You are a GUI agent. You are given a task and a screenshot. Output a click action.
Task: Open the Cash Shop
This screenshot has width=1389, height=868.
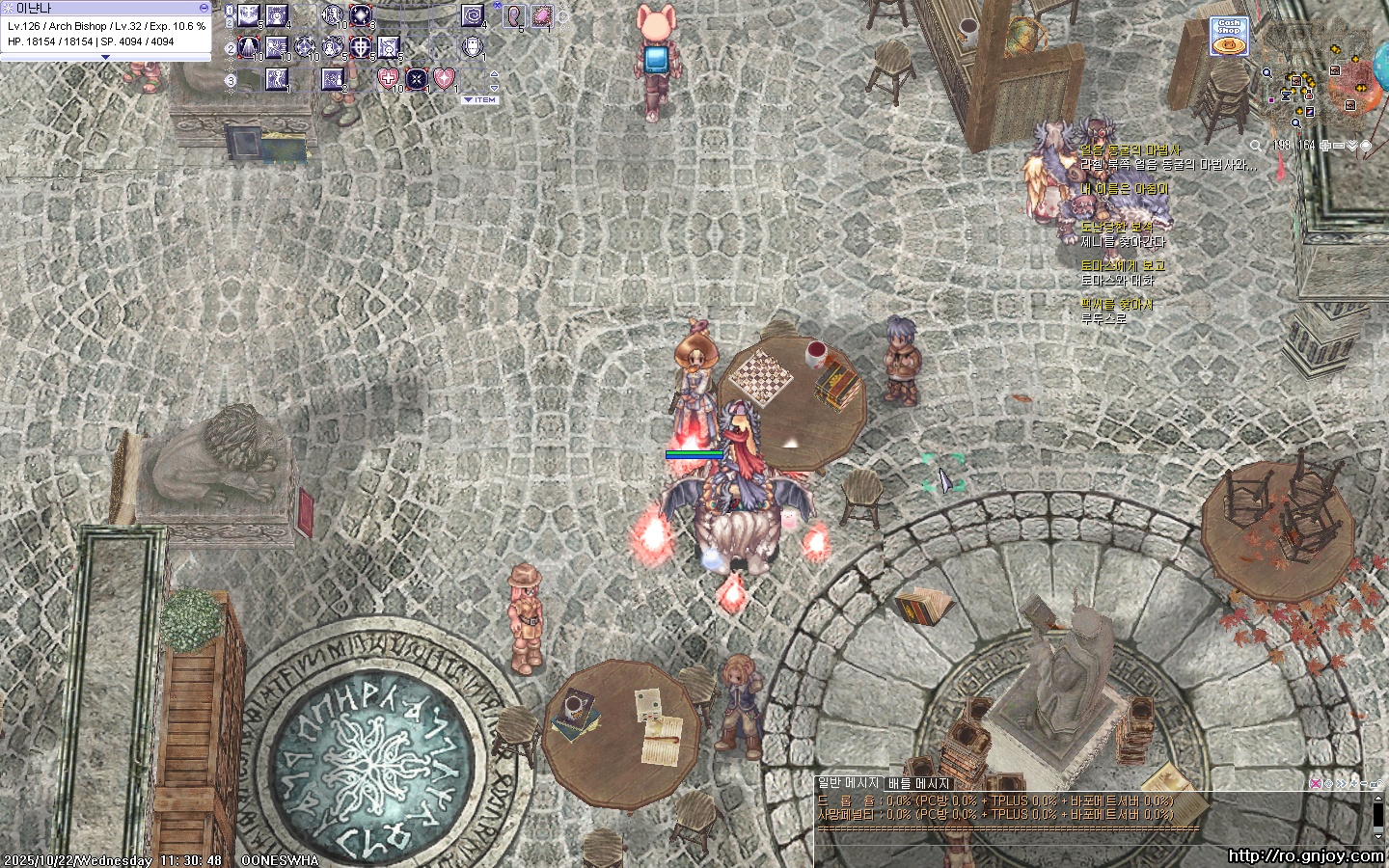1229,37
